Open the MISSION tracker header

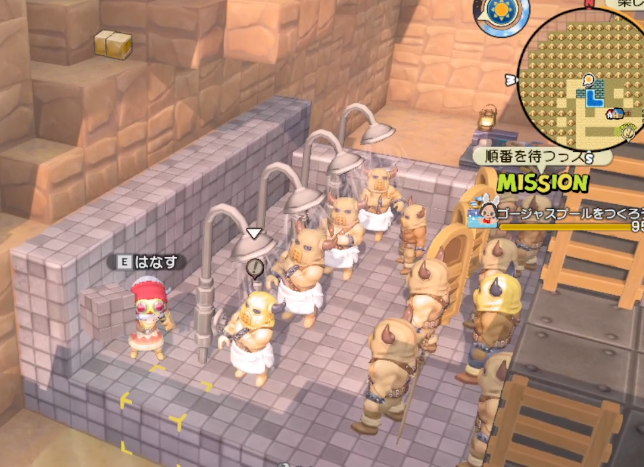point(542,183)
